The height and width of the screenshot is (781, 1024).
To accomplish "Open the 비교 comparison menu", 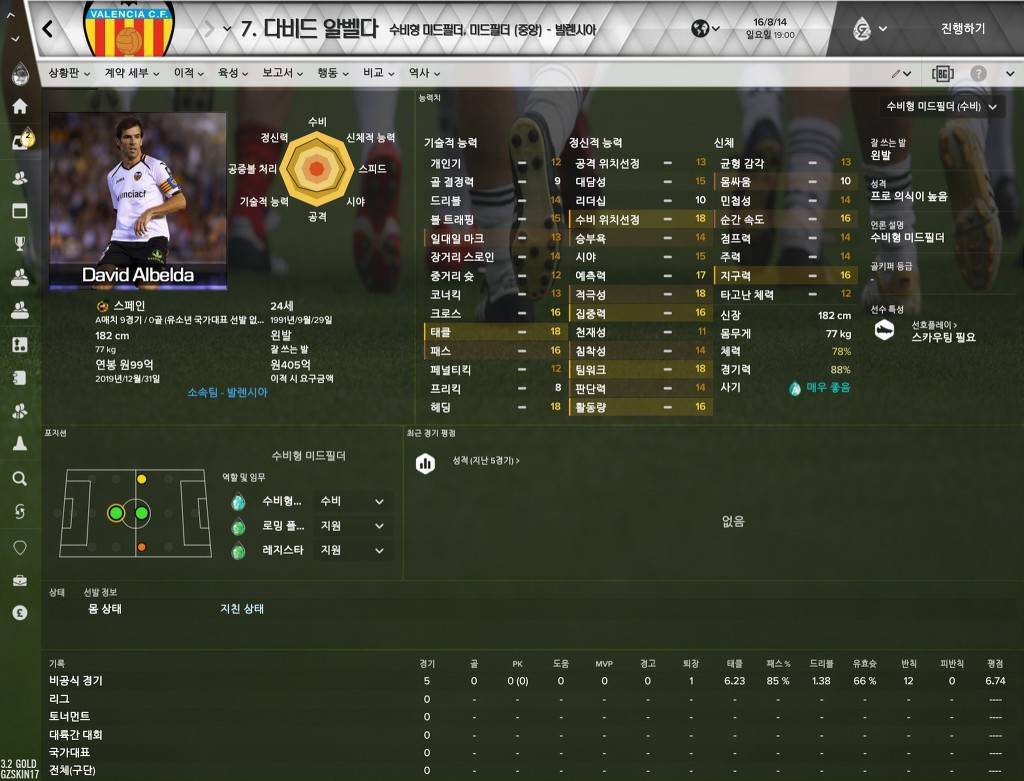I will pyautogui.click(x=378, y=73).
